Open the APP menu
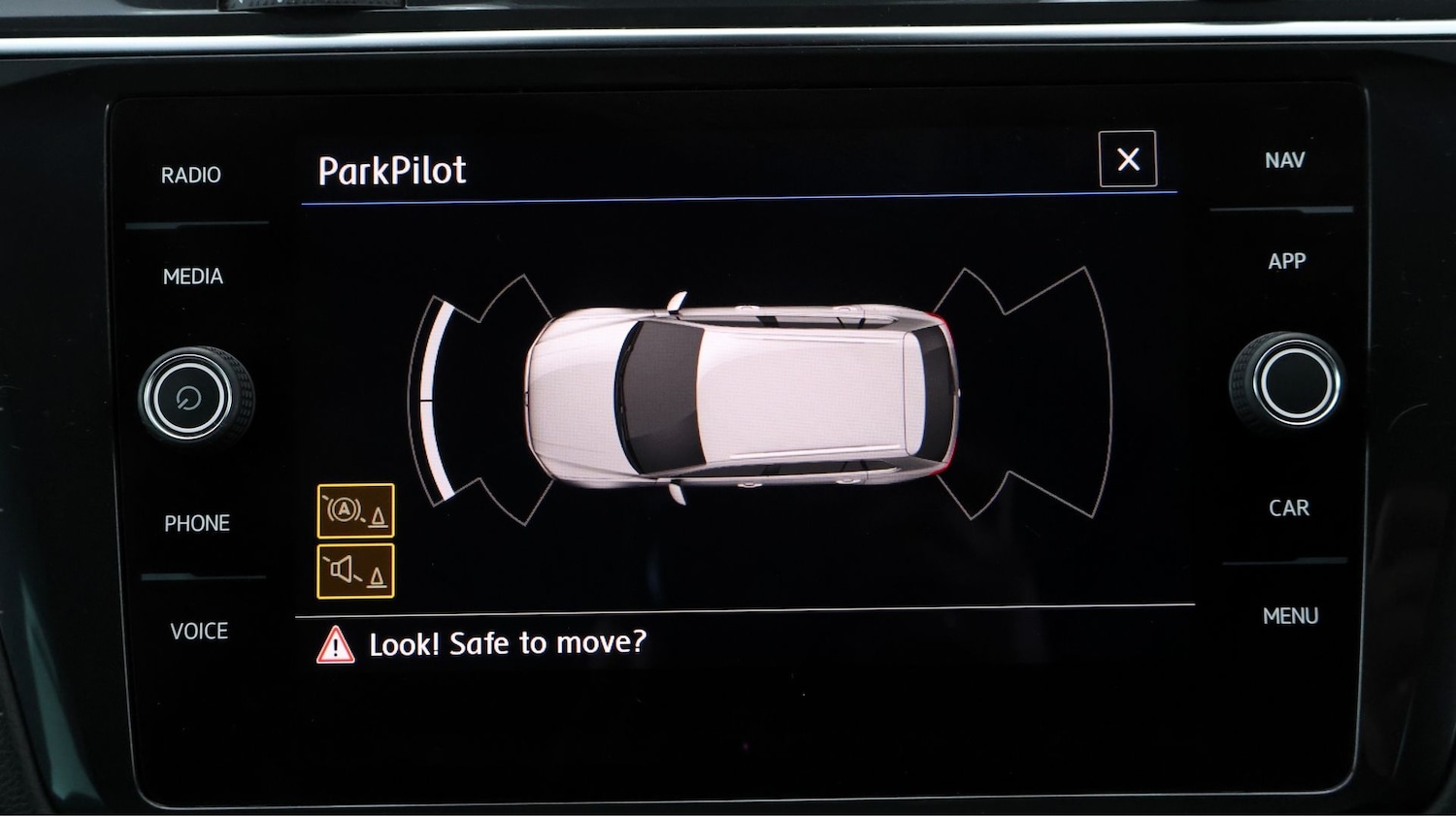The width and height of the screenshot is (1456, 816). tap(1286, 261)
